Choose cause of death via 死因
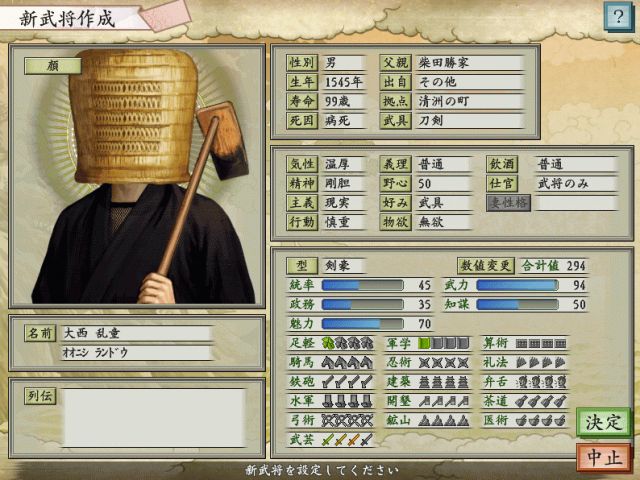The image size is (640, 480). point(301,121)
